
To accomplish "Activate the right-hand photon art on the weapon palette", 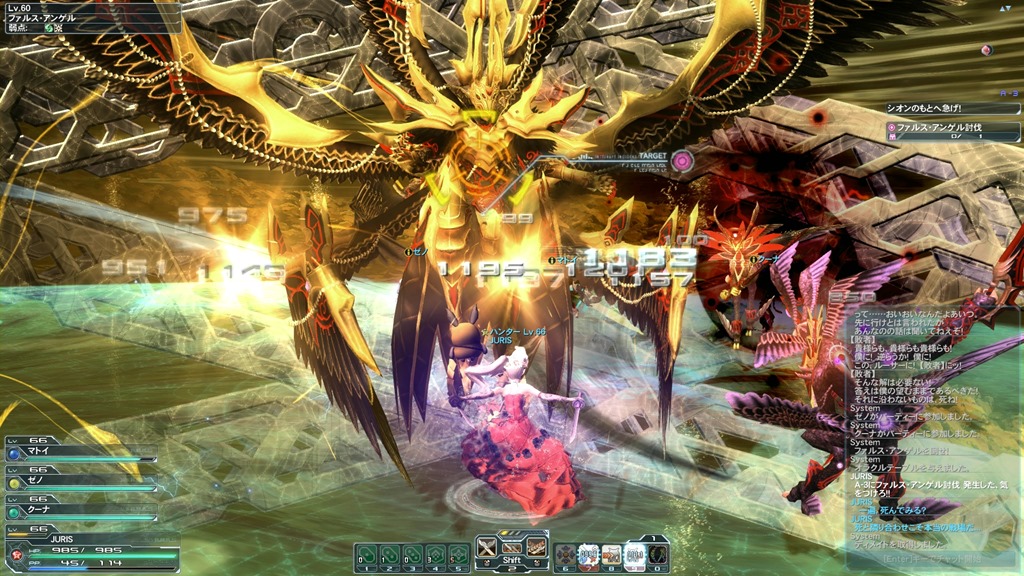I will tap(536, 547).
